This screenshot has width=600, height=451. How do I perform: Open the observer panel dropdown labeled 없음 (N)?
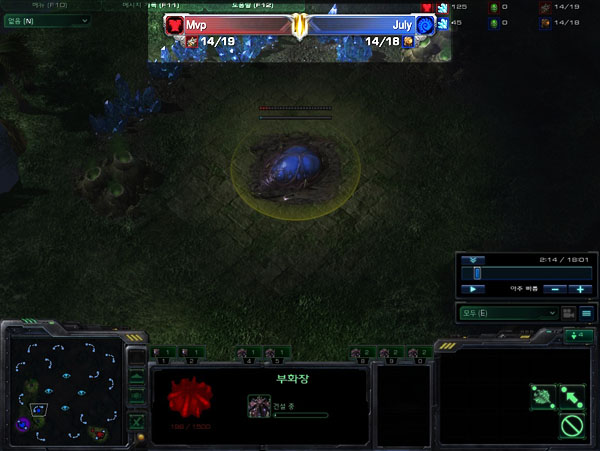click(x=47, y=20)
